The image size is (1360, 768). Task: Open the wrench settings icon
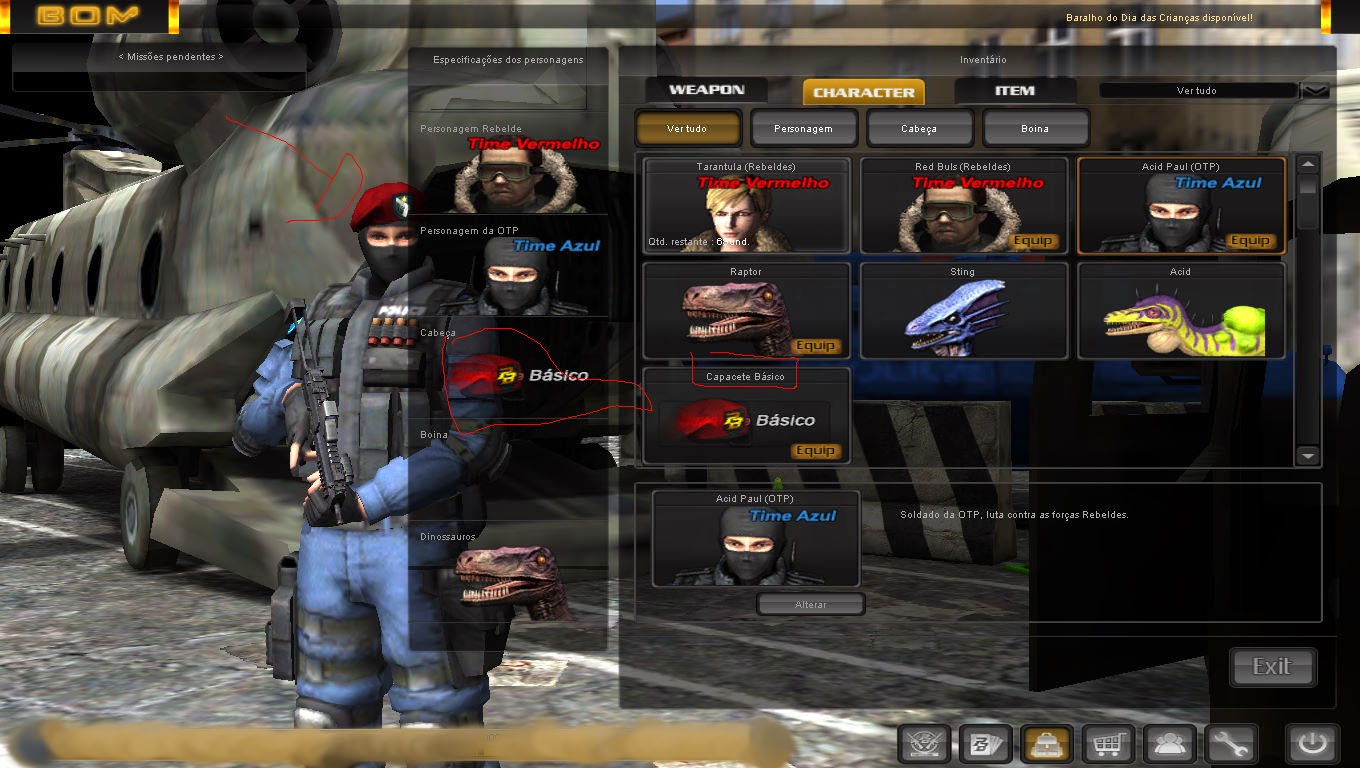pyautogui.click(x=1230, y=744)
